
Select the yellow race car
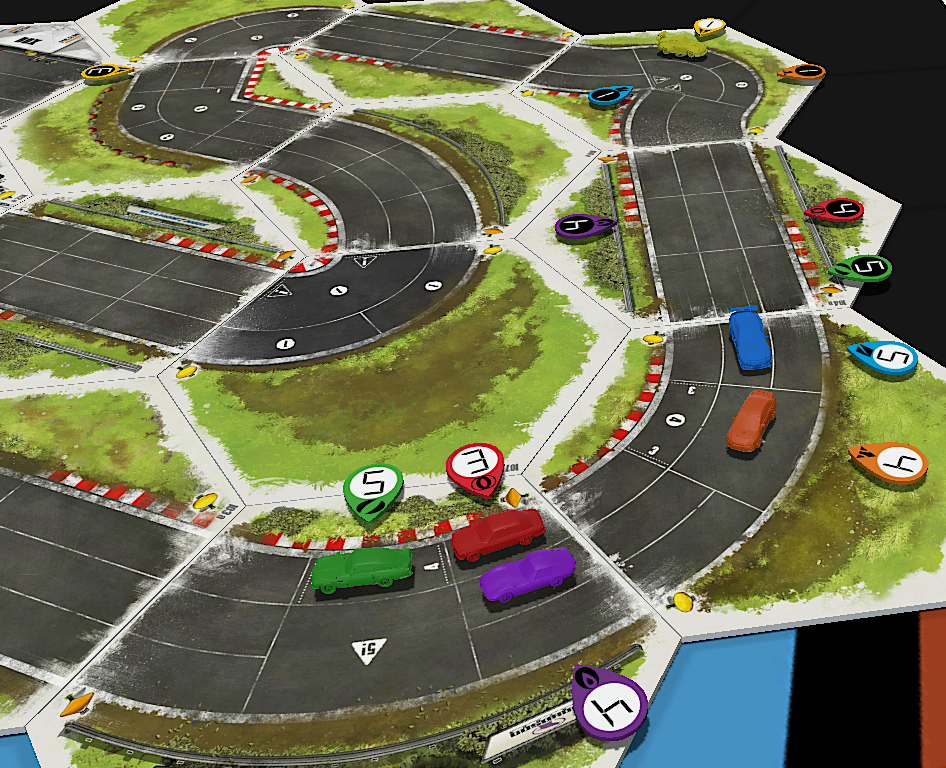(x=680, y=43)
